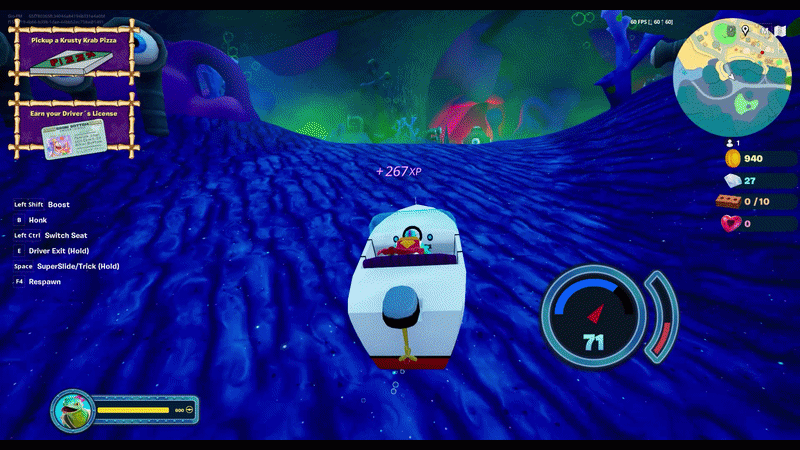
Task: Click the player count icon below the minimap
Action: click(727, 143)
